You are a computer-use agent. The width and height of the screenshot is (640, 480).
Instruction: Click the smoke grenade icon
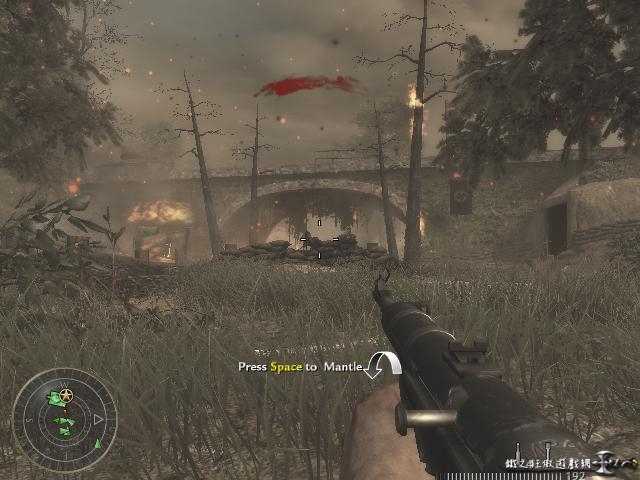pyautogui.click(x=547, y=449)
